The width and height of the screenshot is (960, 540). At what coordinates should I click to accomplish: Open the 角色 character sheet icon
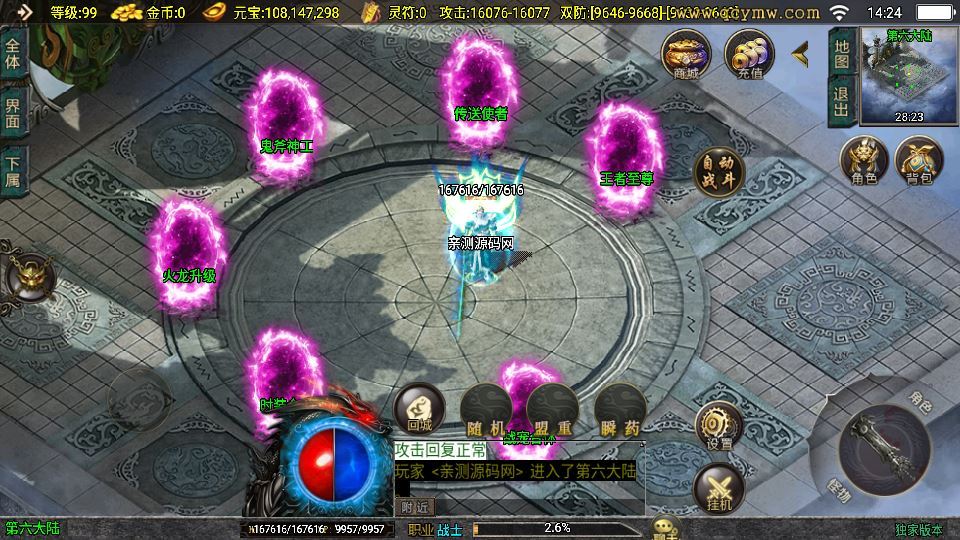point(864,161)
